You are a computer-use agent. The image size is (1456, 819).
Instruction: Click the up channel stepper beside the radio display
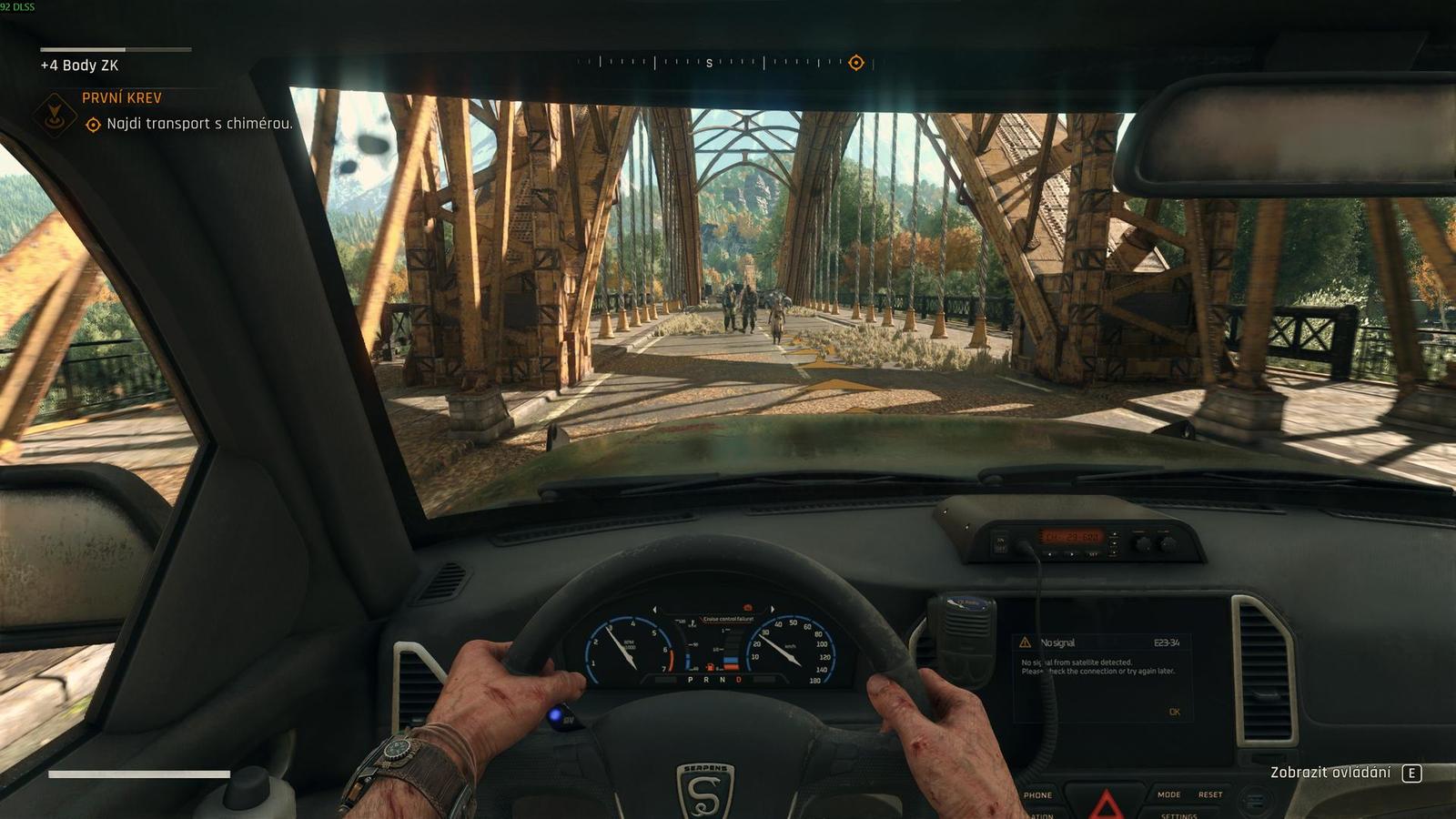tap(1115, 533)
